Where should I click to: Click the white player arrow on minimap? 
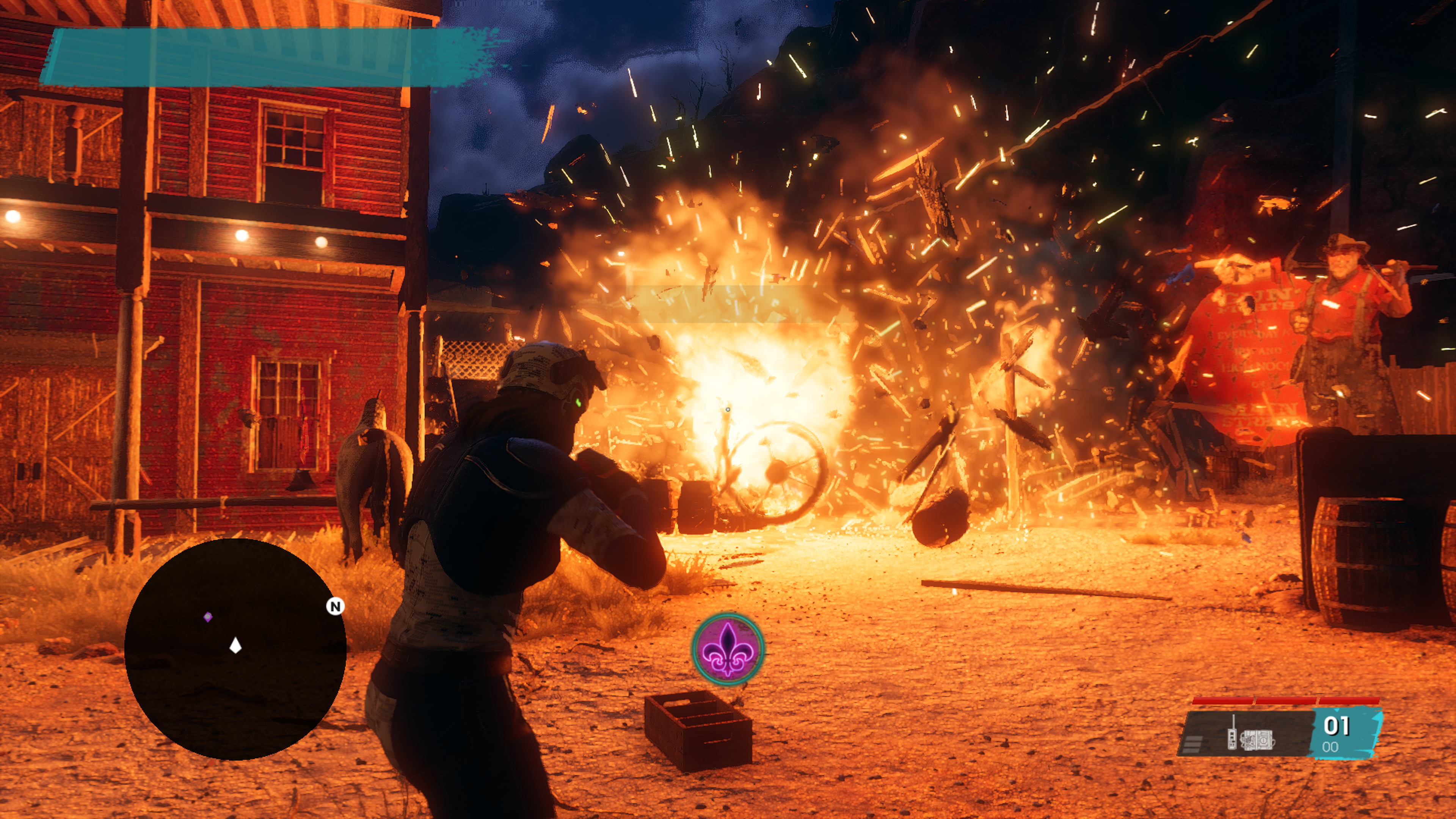(x=236, y=645)
